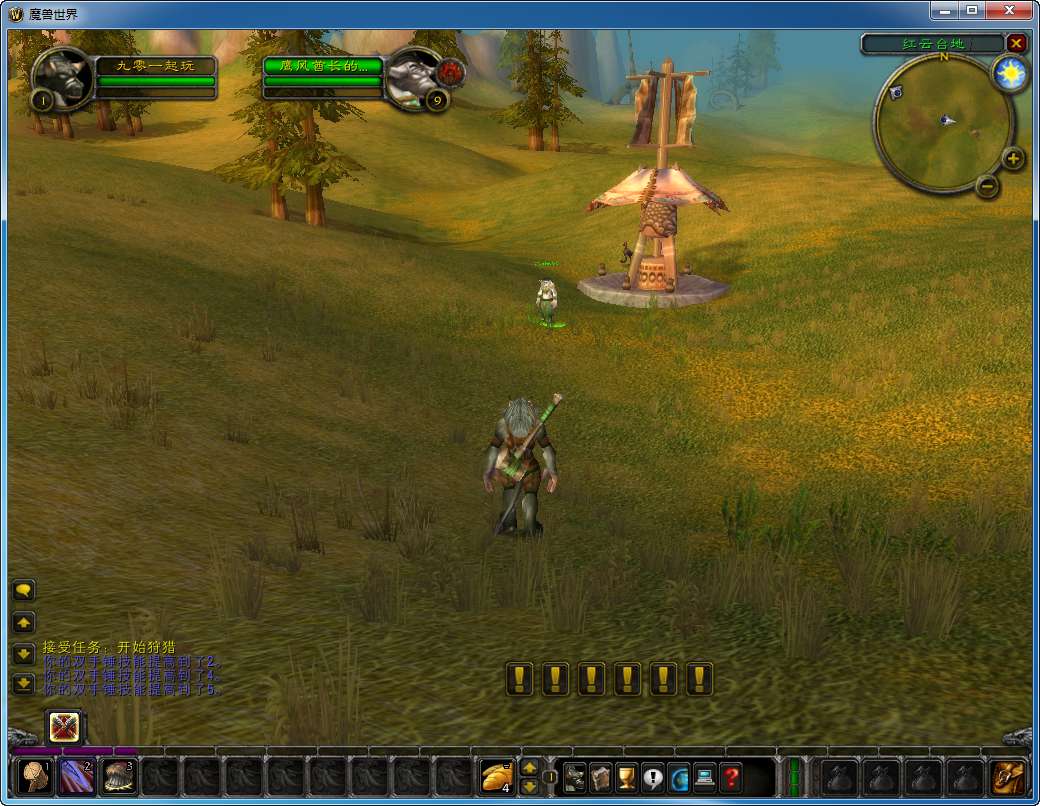Open the character info micro button
The height and width of the screenshot is (806, 1040).
tap(575, 777)
